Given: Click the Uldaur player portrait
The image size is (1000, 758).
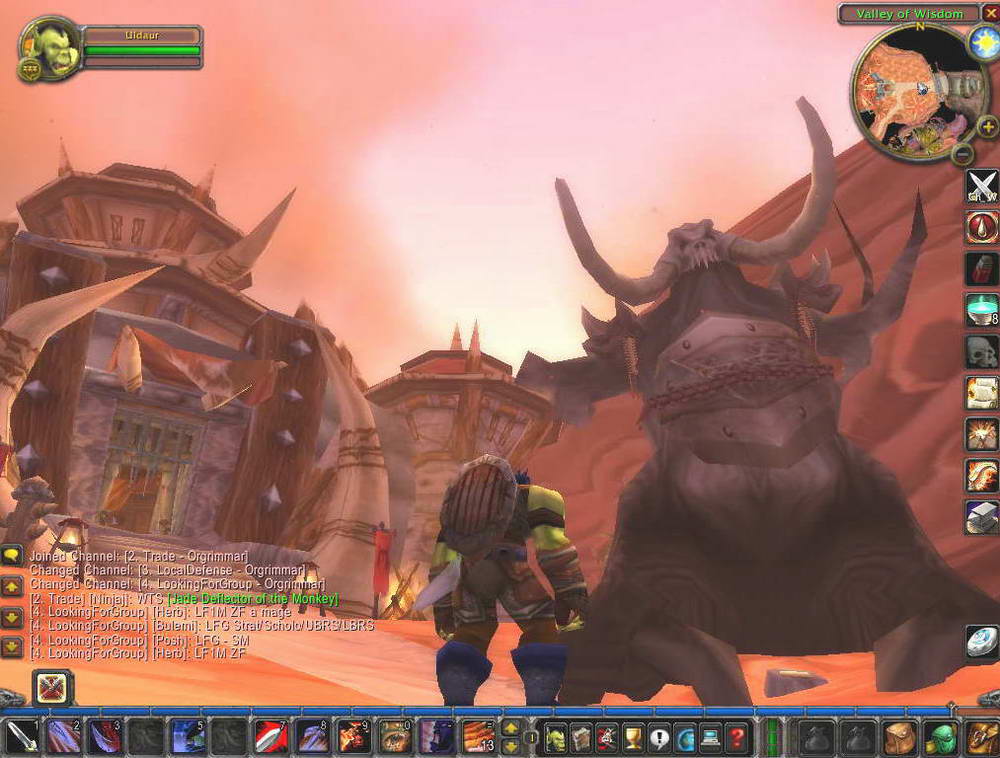Looking at the screenshot, I should coord(49,47).
